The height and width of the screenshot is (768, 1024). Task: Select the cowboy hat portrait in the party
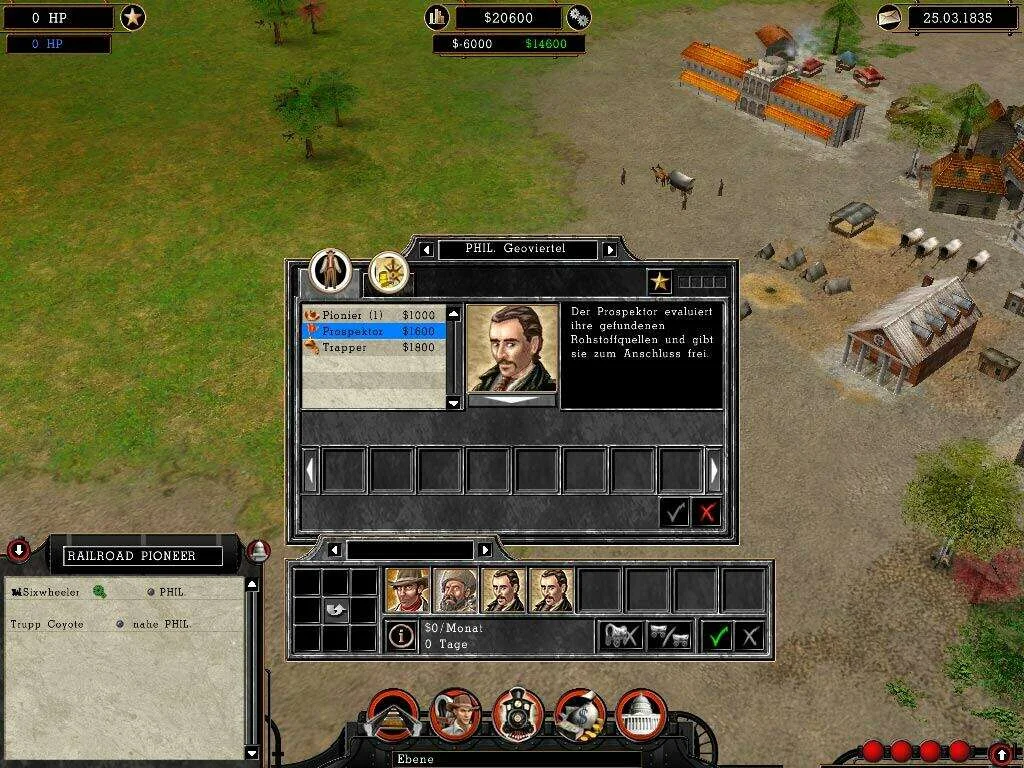coord(407,590)
